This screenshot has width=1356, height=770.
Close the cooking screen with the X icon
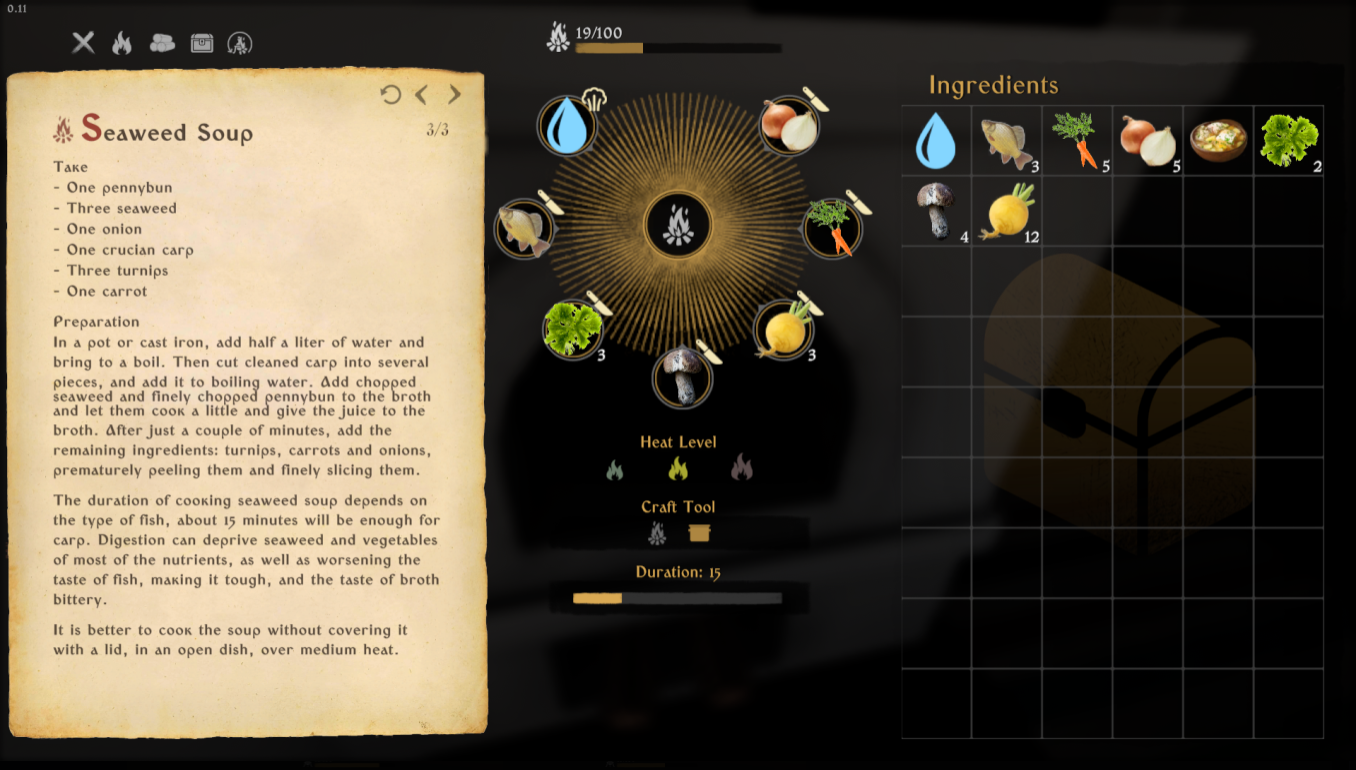pyautogui.click(x=83, y=43)
